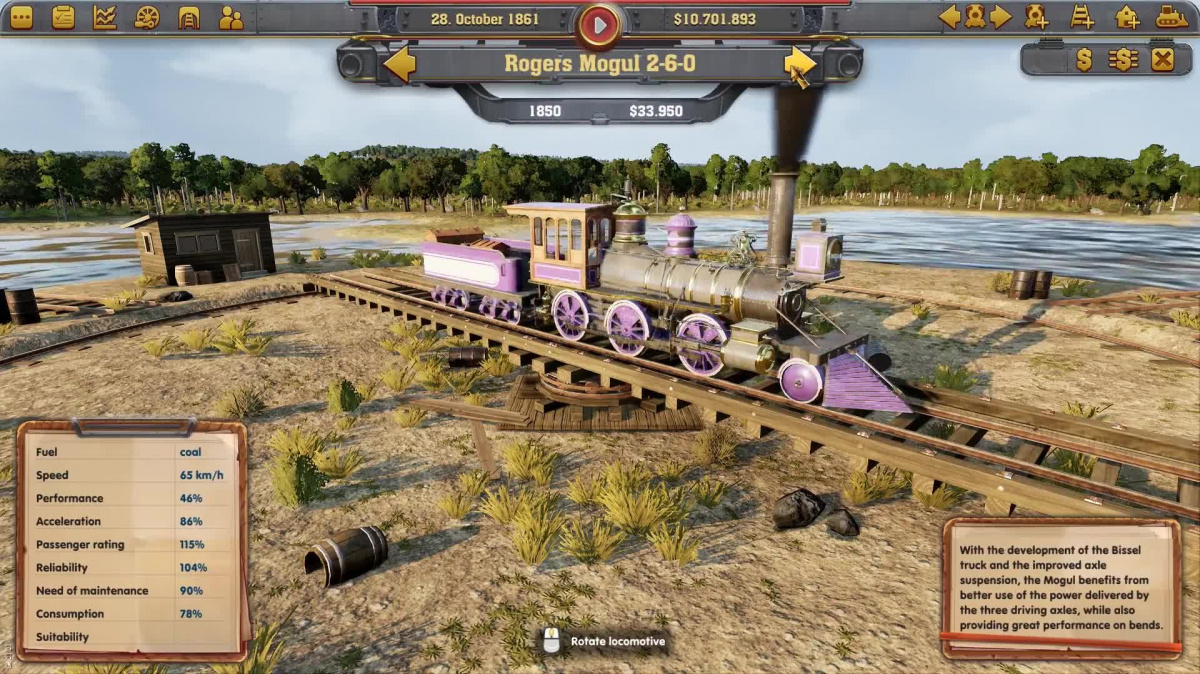Open the wheel and wrench icon
The height and width of the screenshot is (674, 1200).
pos(147,17)
